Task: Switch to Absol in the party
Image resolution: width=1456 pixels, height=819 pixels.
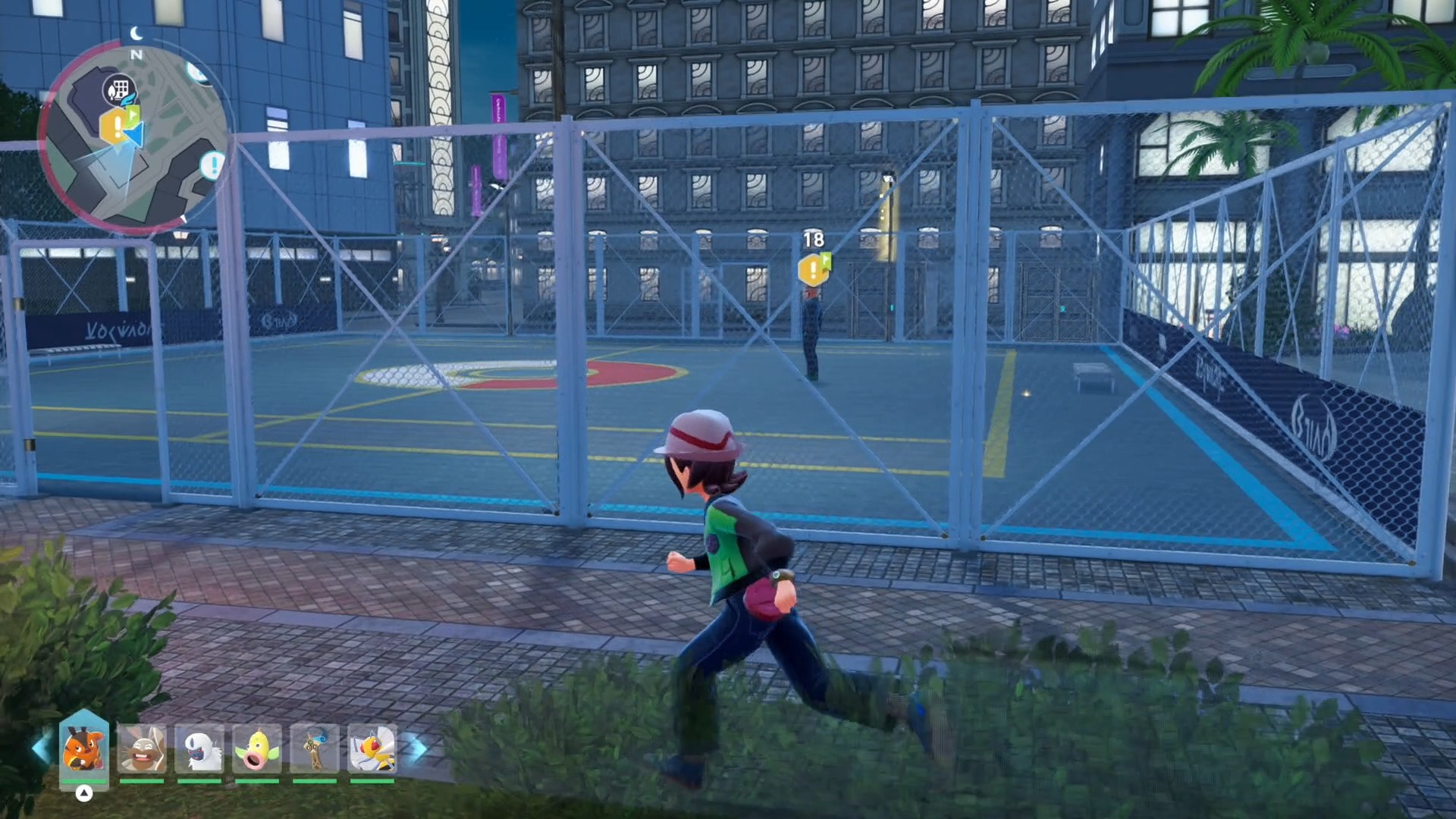Action: click(199, 748)
